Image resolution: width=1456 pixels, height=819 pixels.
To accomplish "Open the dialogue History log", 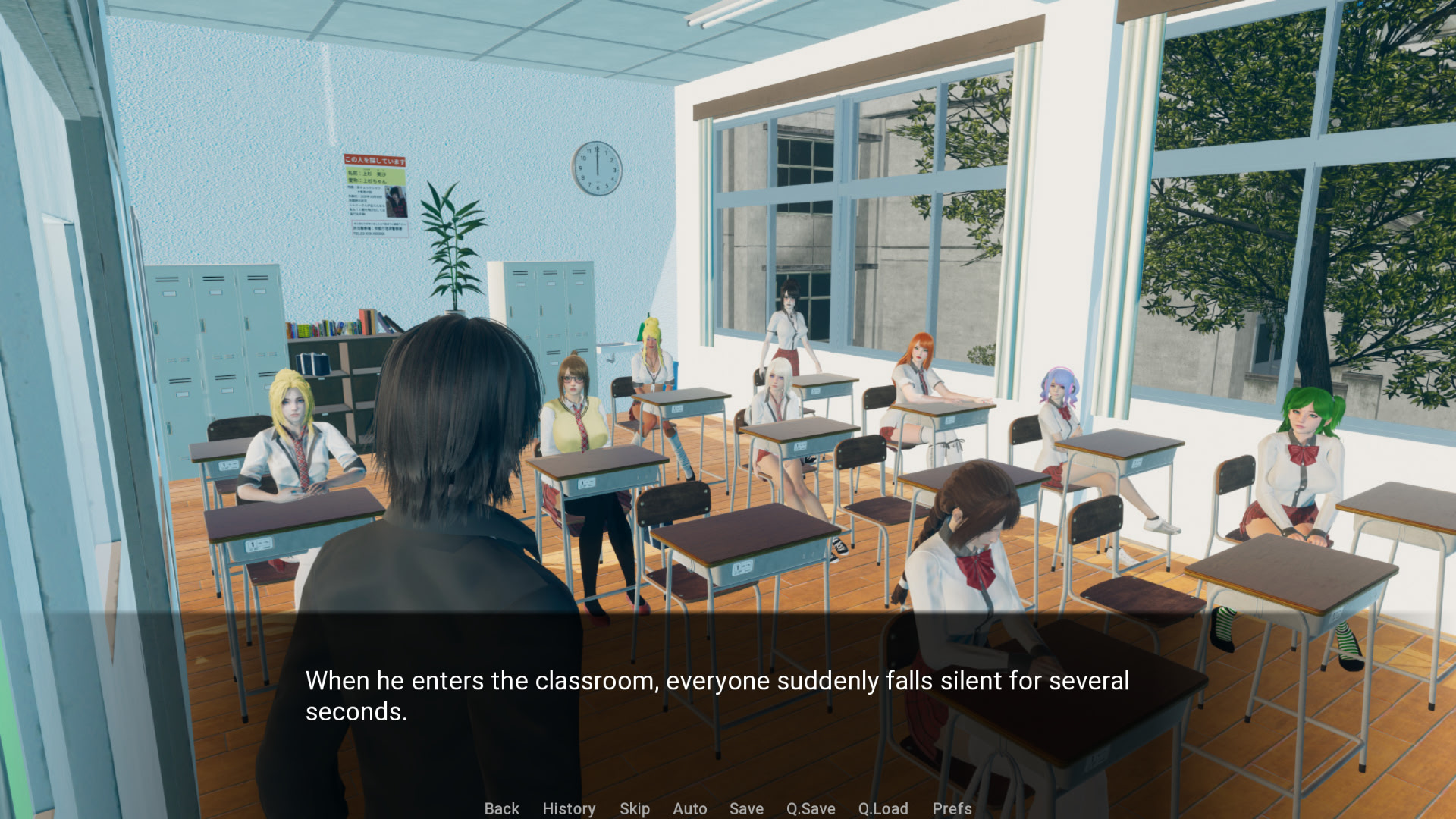I will click(x=569, y=808).
